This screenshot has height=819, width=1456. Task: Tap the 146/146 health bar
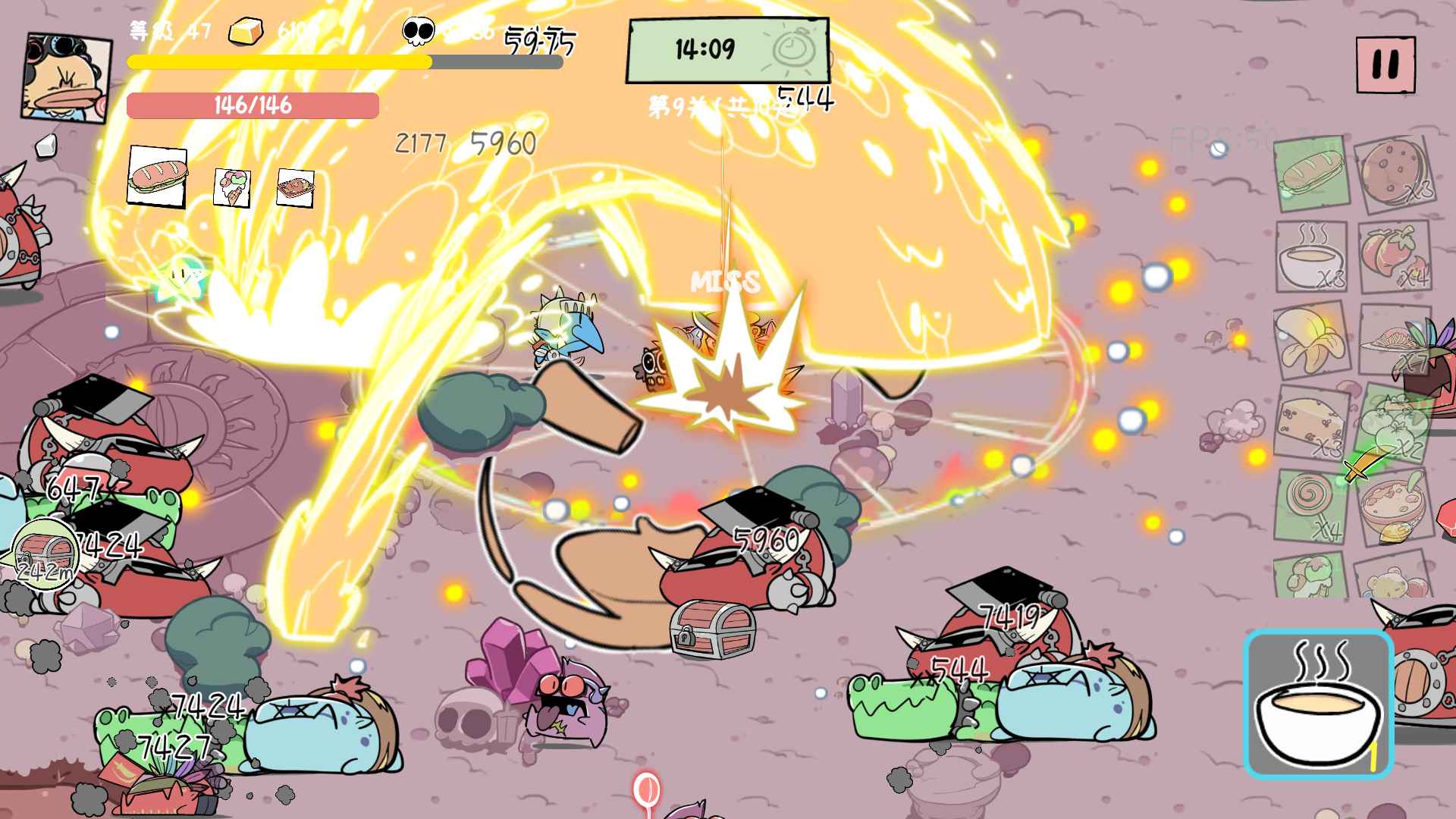pos(254,106)
